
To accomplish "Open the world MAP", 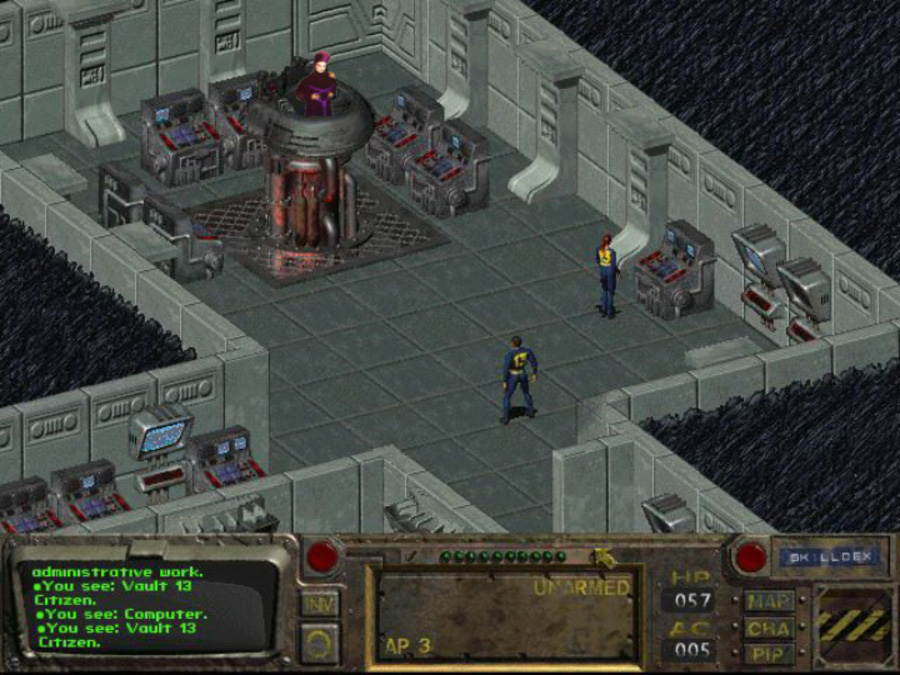I will (769, 602).
